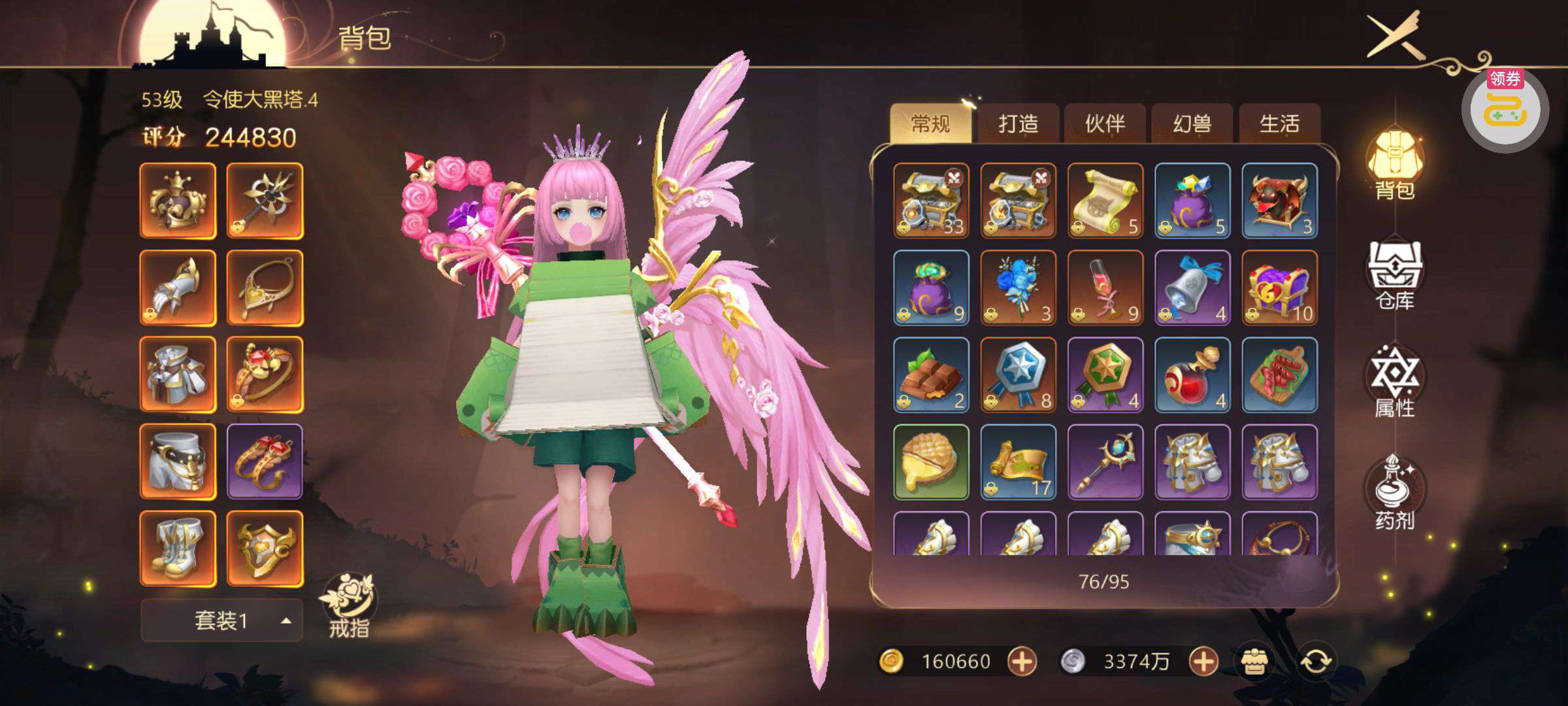Expand the 套装1 dropdown

221,620
